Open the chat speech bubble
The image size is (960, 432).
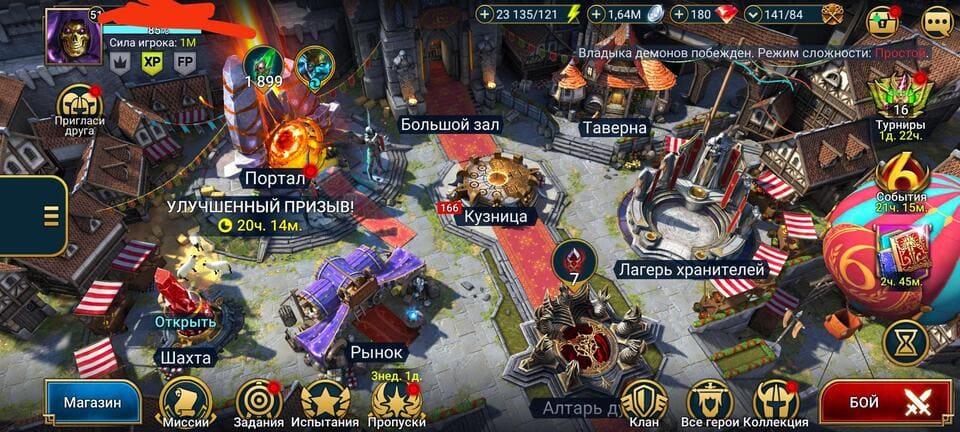937,21
